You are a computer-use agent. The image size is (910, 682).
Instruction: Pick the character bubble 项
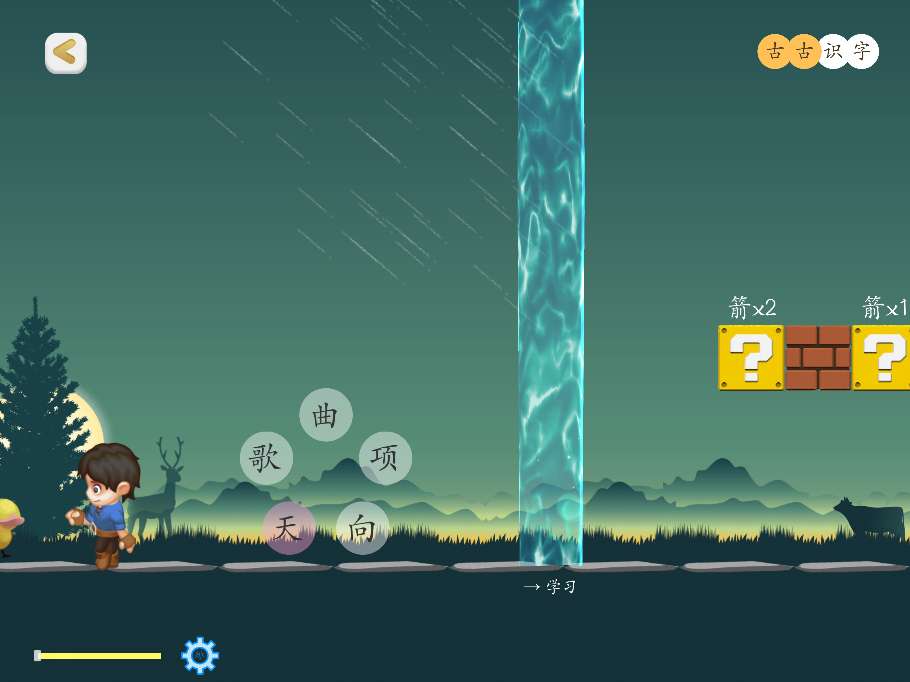pos(385,457)
